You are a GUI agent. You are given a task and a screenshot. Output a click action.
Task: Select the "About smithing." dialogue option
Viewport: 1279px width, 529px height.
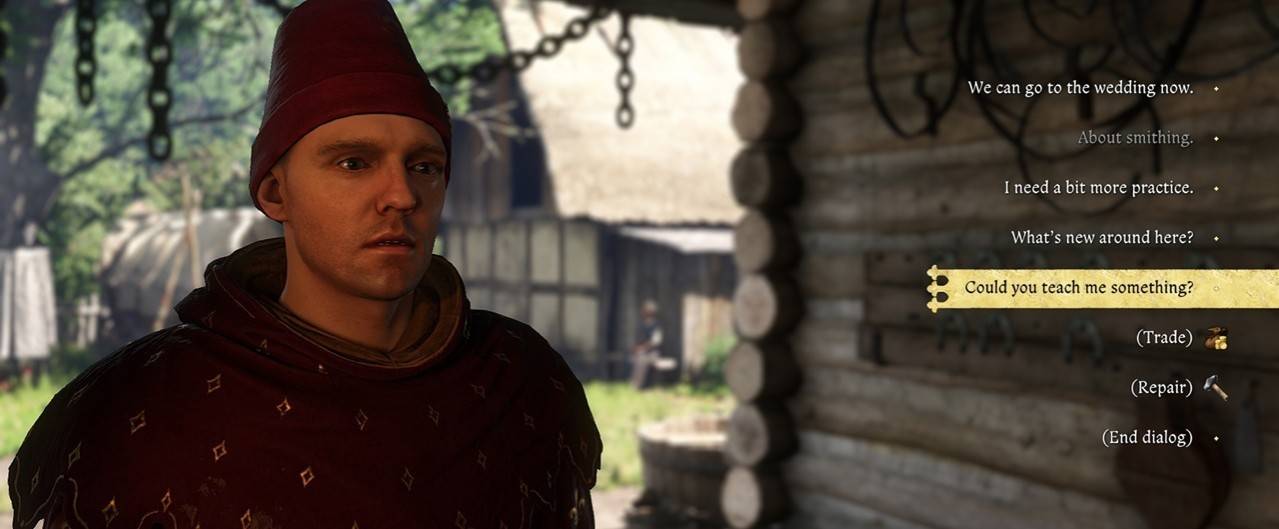click(x=1135, y=138)
